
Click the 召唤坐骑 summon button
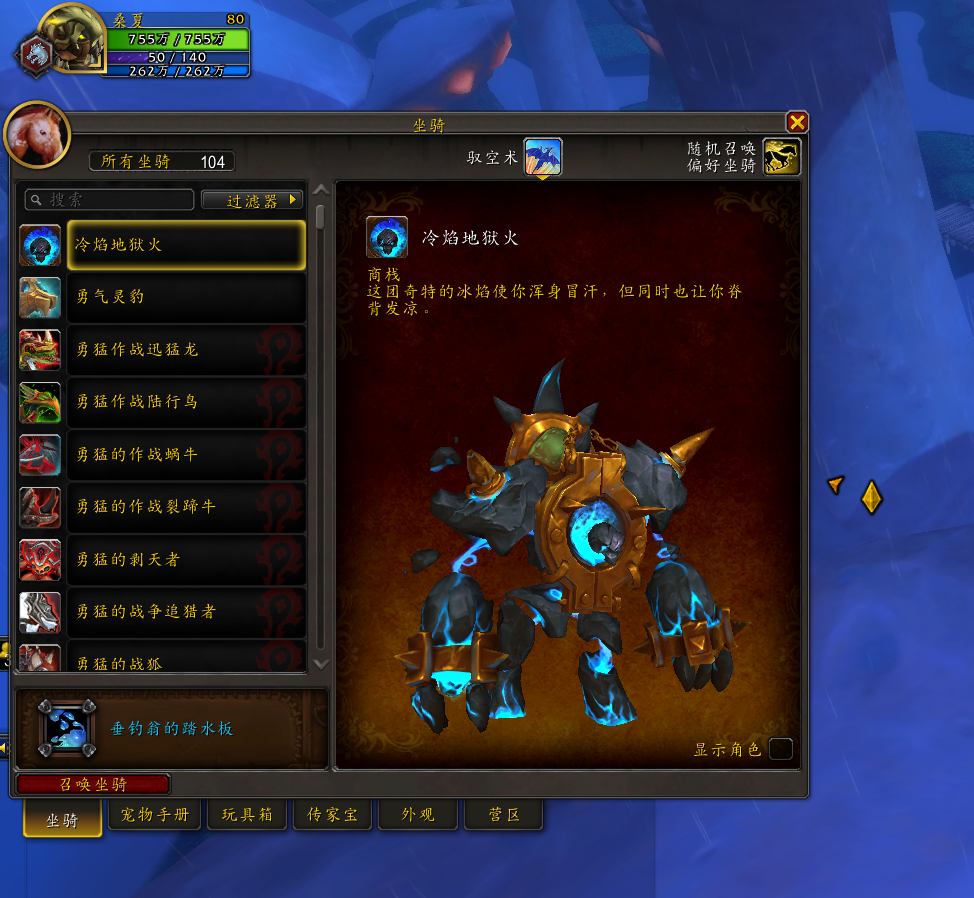tap(93, 785)
